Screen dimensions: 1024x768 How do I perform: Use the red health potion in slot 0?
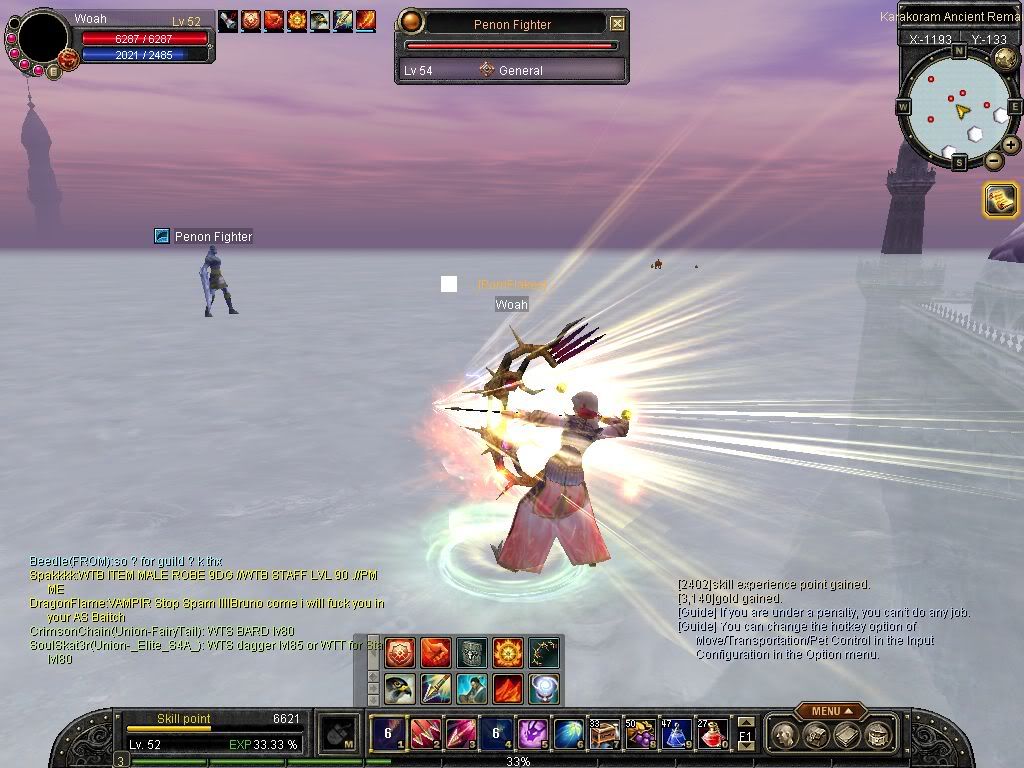712,734
